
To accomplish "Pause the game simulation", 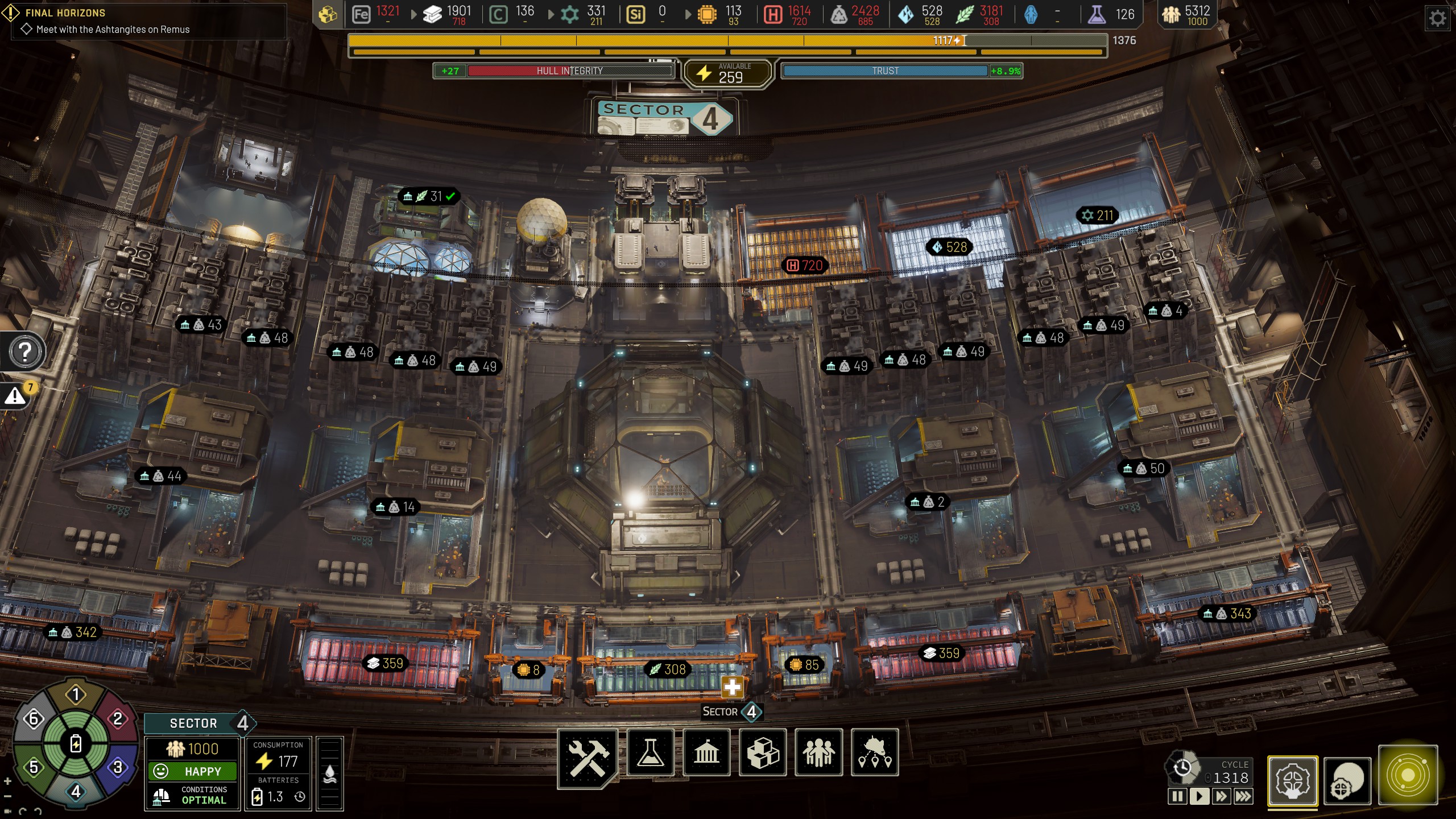I will [x=1177, y=796].
